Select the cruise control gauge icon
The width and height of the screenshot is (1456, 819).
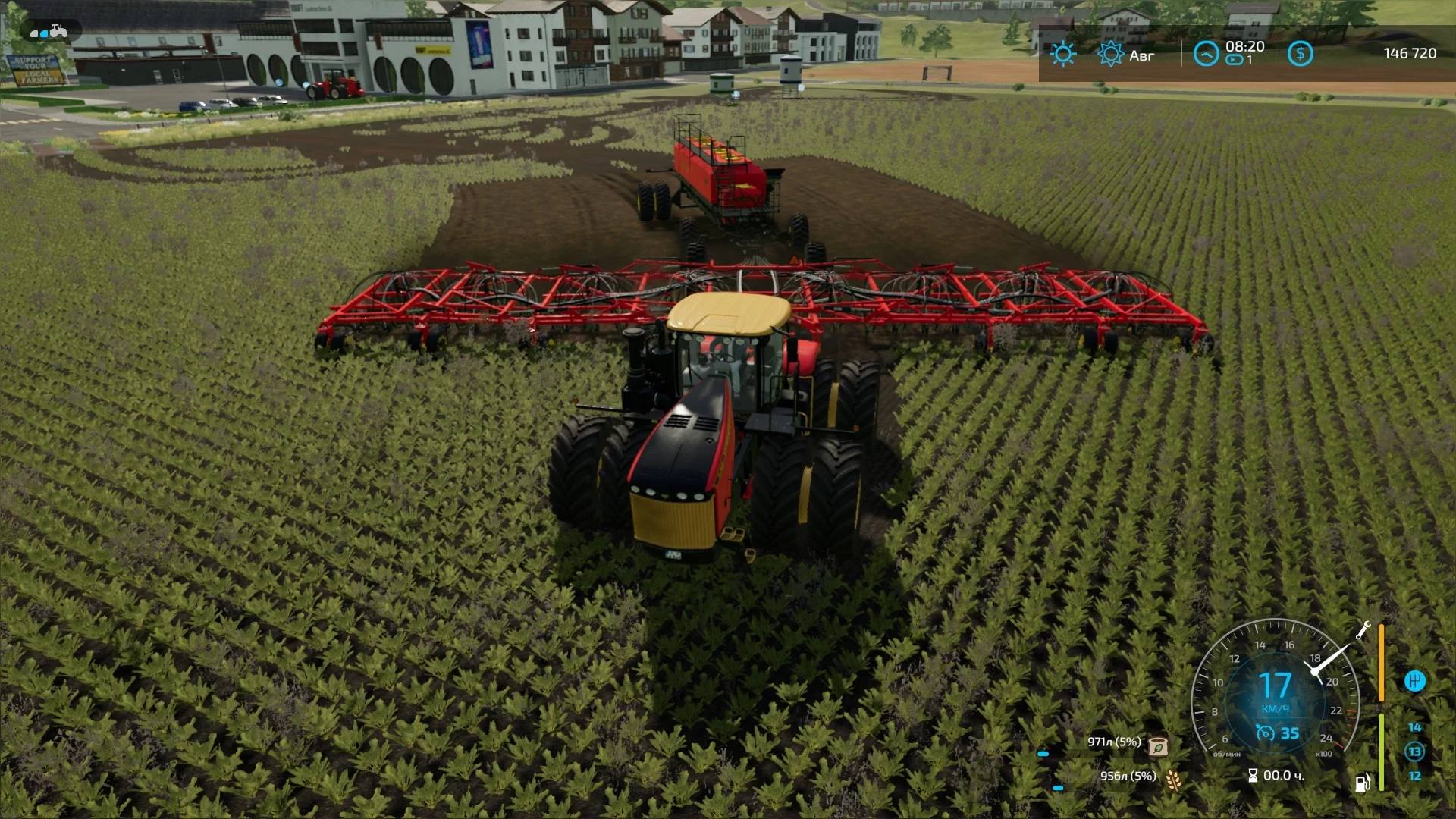click(x=1265, y=733)
